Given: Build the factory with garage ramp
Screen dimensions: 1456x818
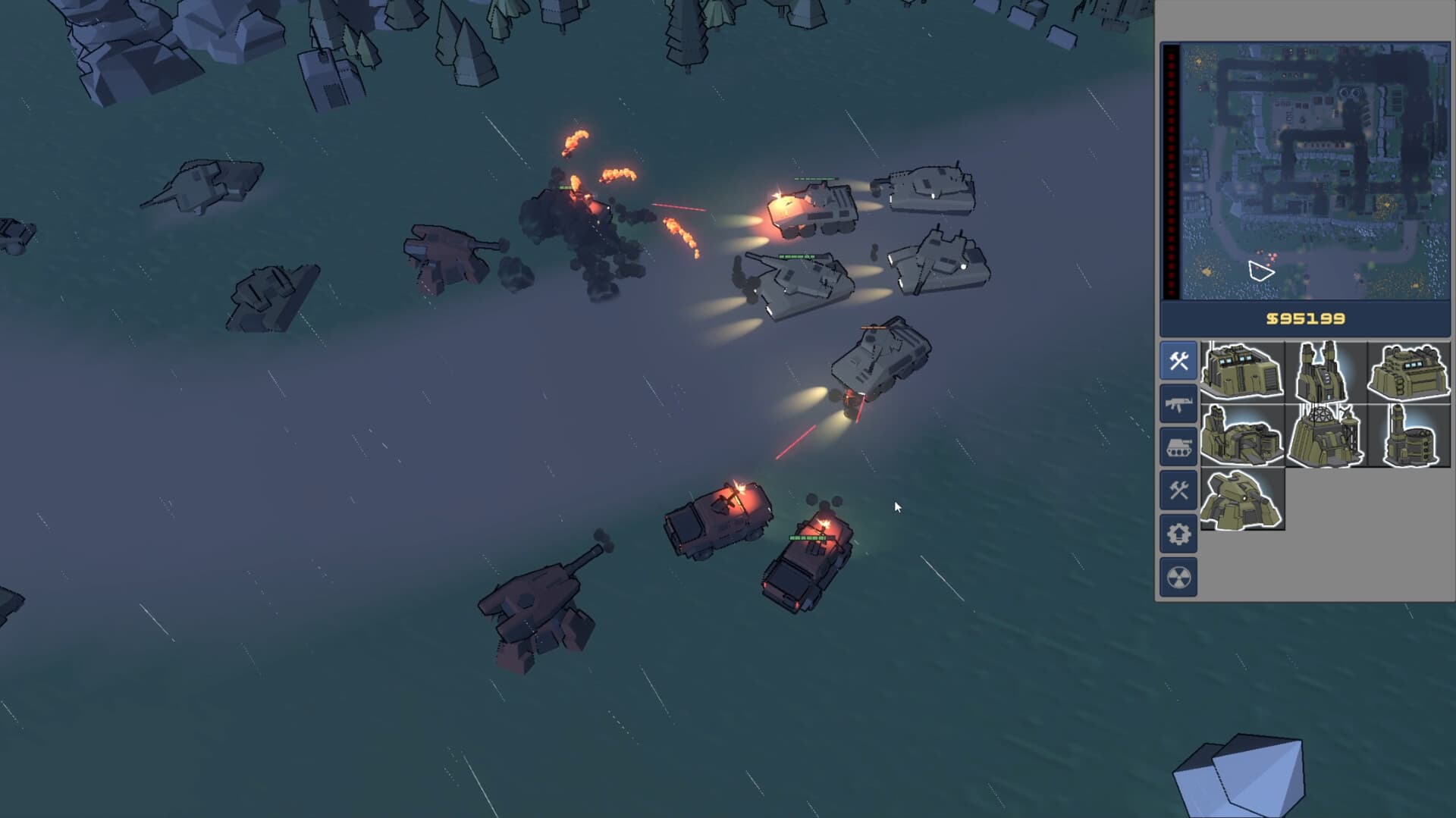Looking at the screenshot, I should [x=1242, y=435].
